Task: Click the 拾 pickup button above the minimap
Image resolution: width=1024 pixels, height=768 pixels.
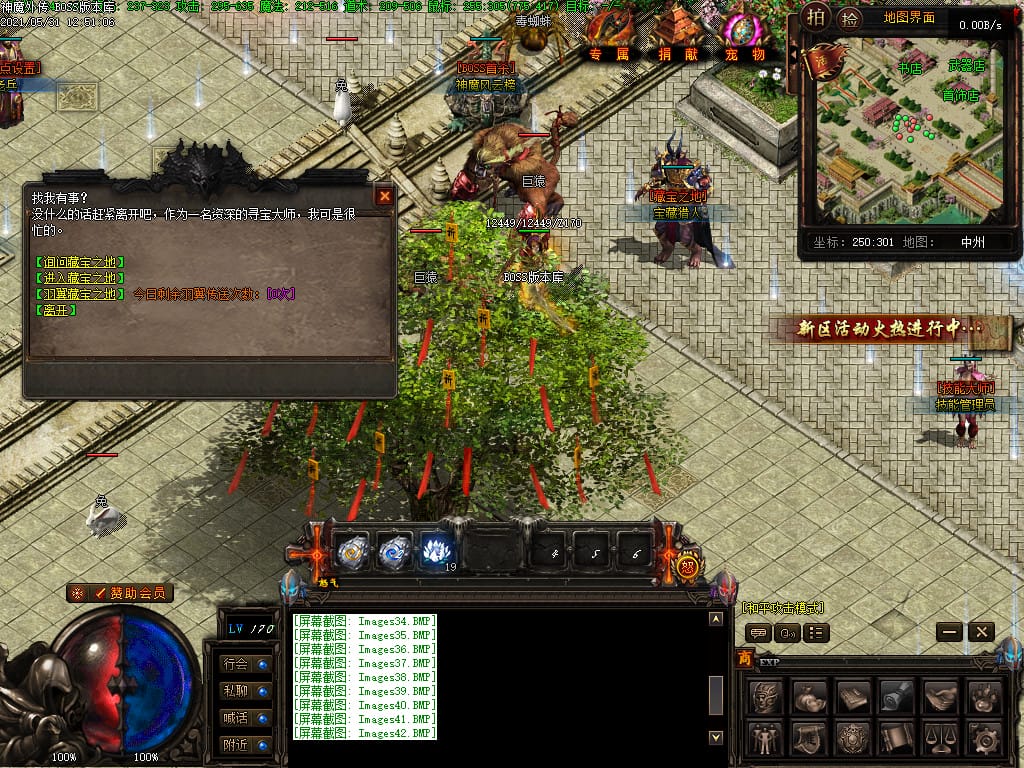Action: (x=849, y=17)
